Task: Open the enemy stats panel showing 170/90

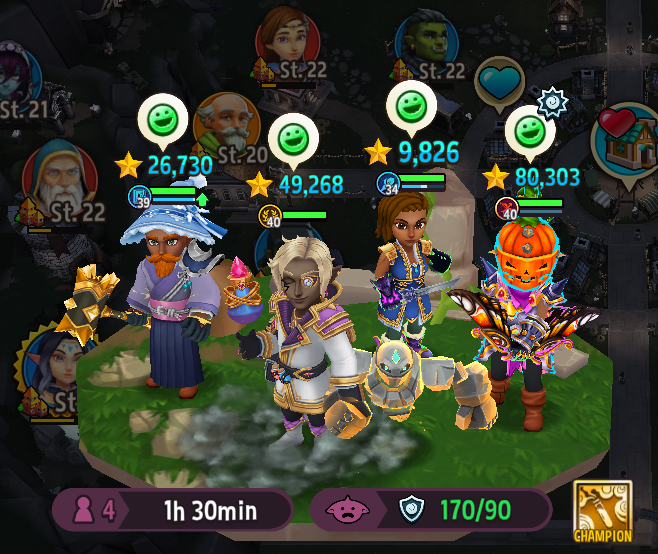Action: (431, 510)
